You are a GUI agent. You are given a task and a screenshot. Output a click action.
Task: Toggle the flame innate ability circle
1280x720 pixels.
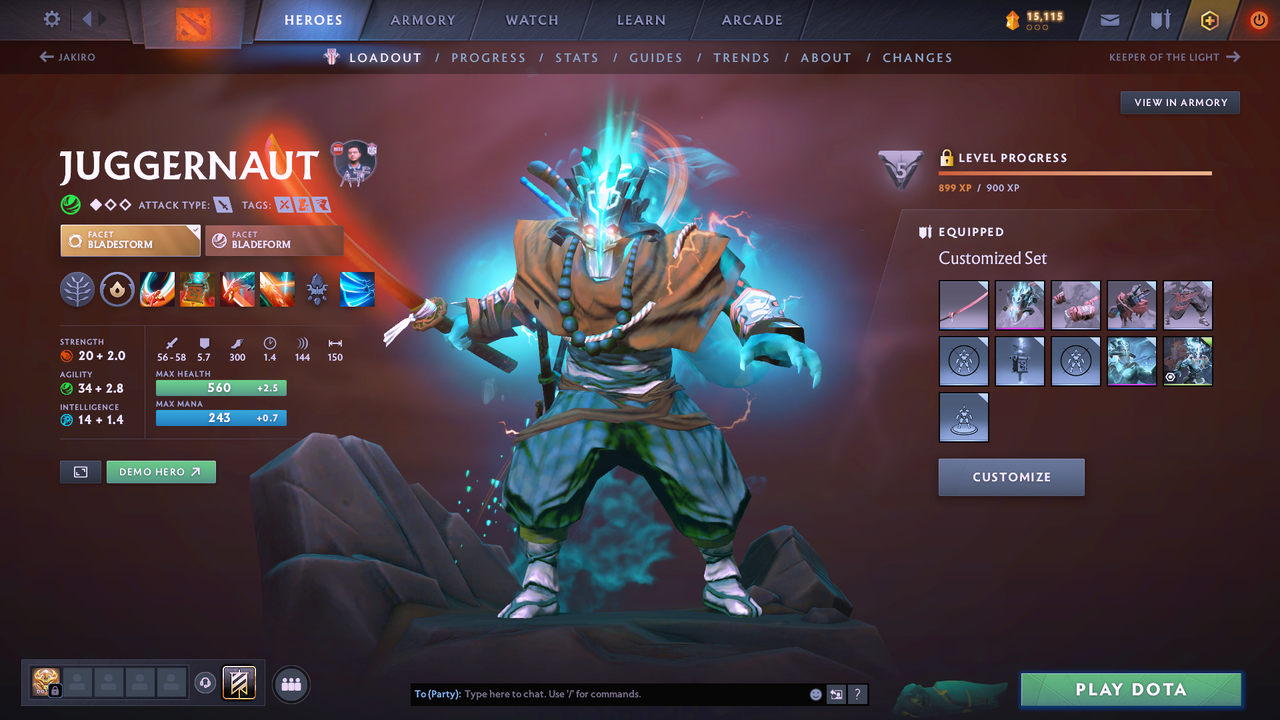tap(119, 290)
